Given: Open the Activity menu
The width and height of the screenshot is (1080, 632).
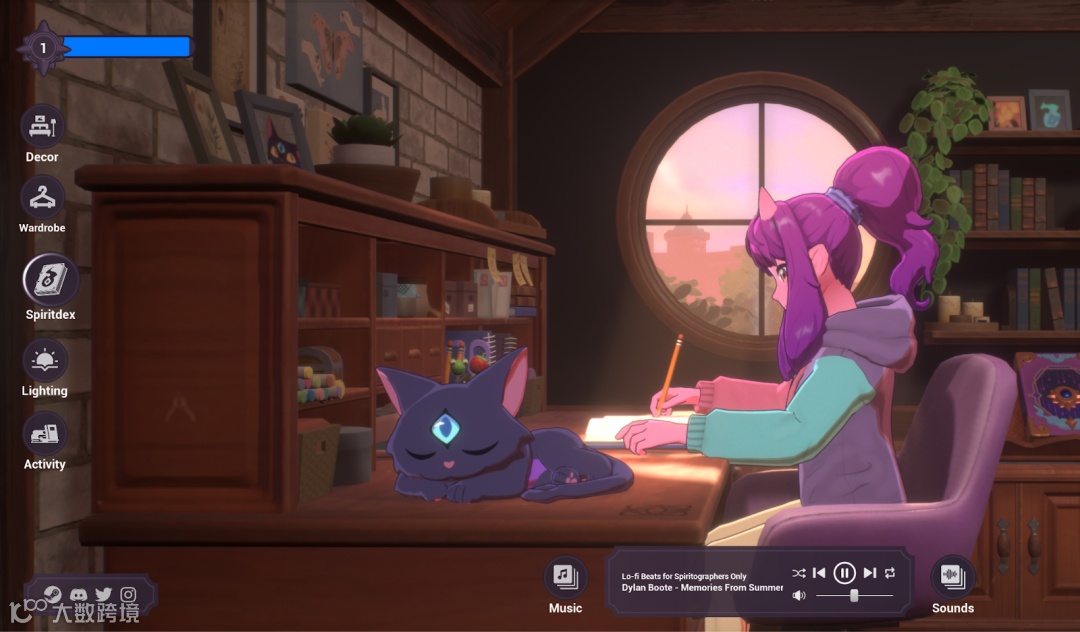Looking at the screenshot, I should click(x=44, y=434).
